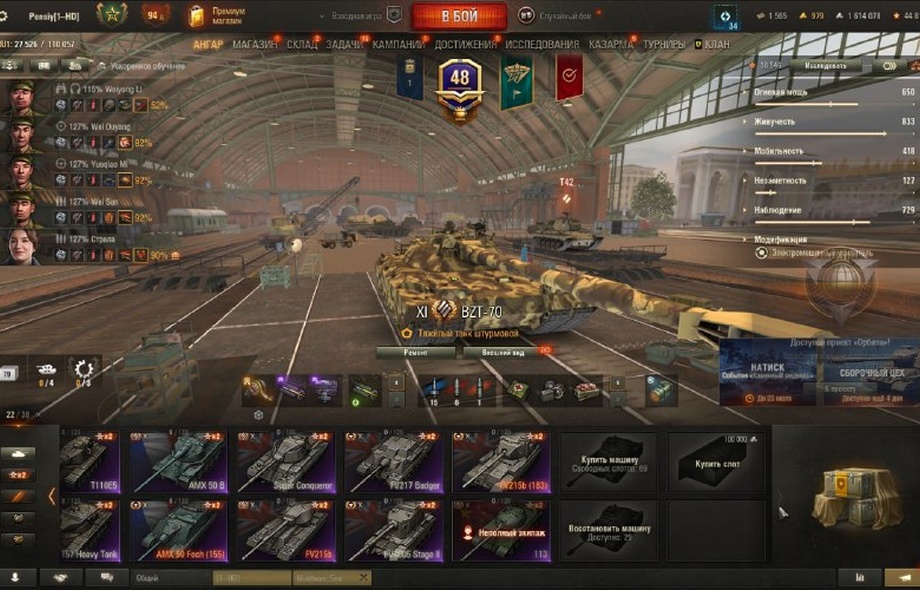Image resolution: width=920 pixels, height=590 pixels.
Task: Show the ДОСТИЖЕНИЯ tab
Action: 465,45
